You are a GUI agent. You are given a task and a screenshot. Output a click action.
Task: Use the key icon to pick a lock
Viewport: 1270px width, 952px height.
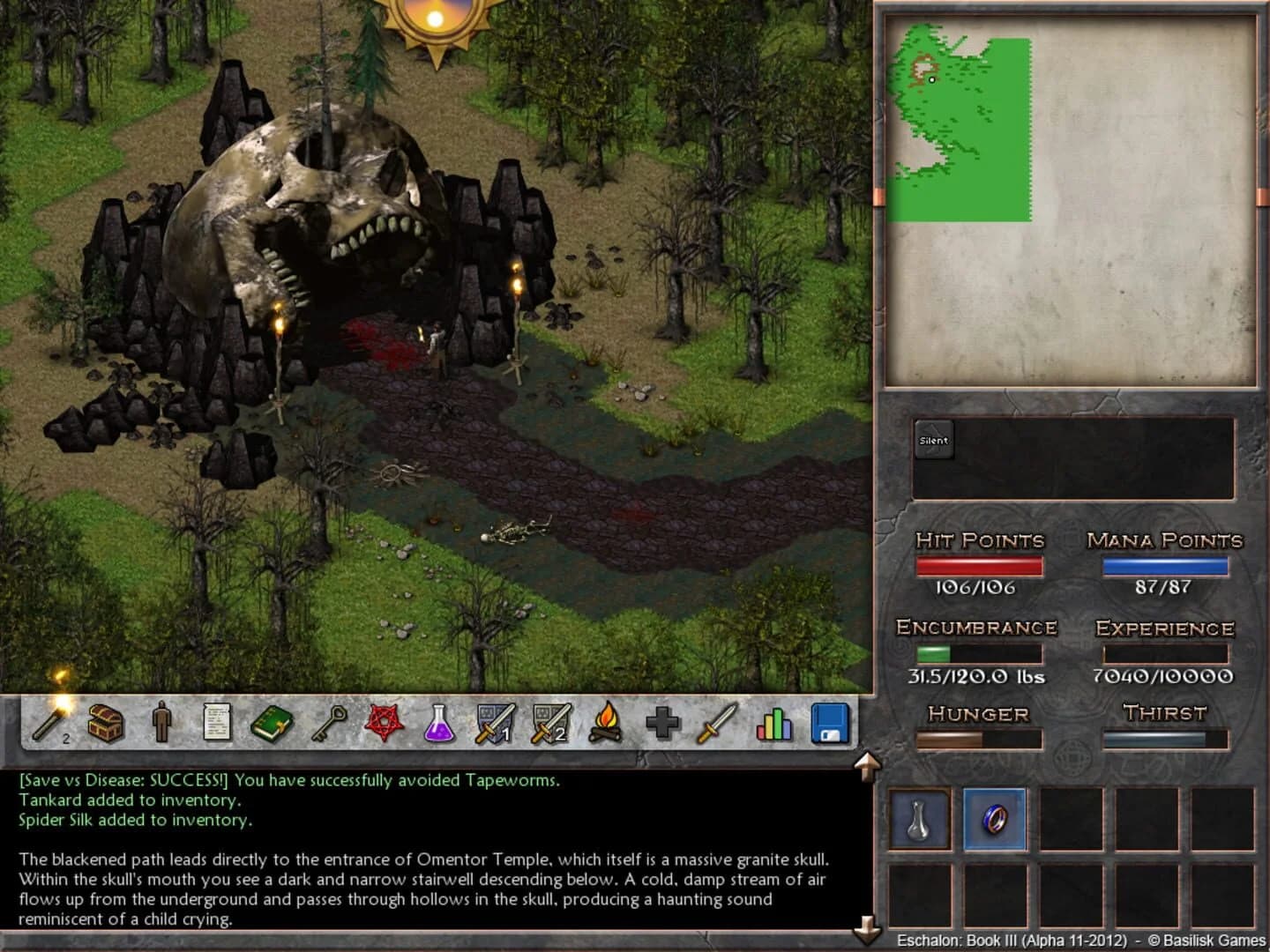point(327,721)
